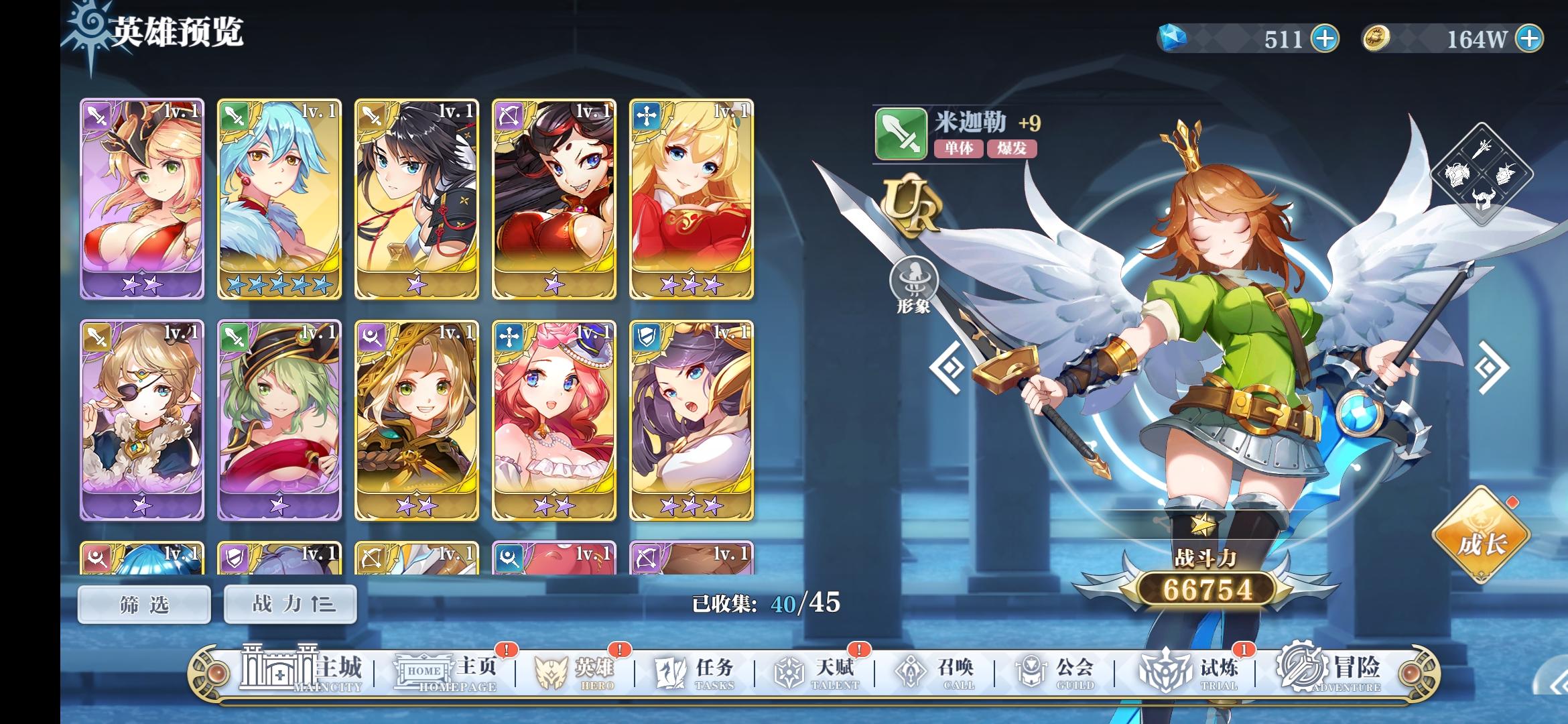Select the helmet slot in the equipment diamond

[1483, 199]
